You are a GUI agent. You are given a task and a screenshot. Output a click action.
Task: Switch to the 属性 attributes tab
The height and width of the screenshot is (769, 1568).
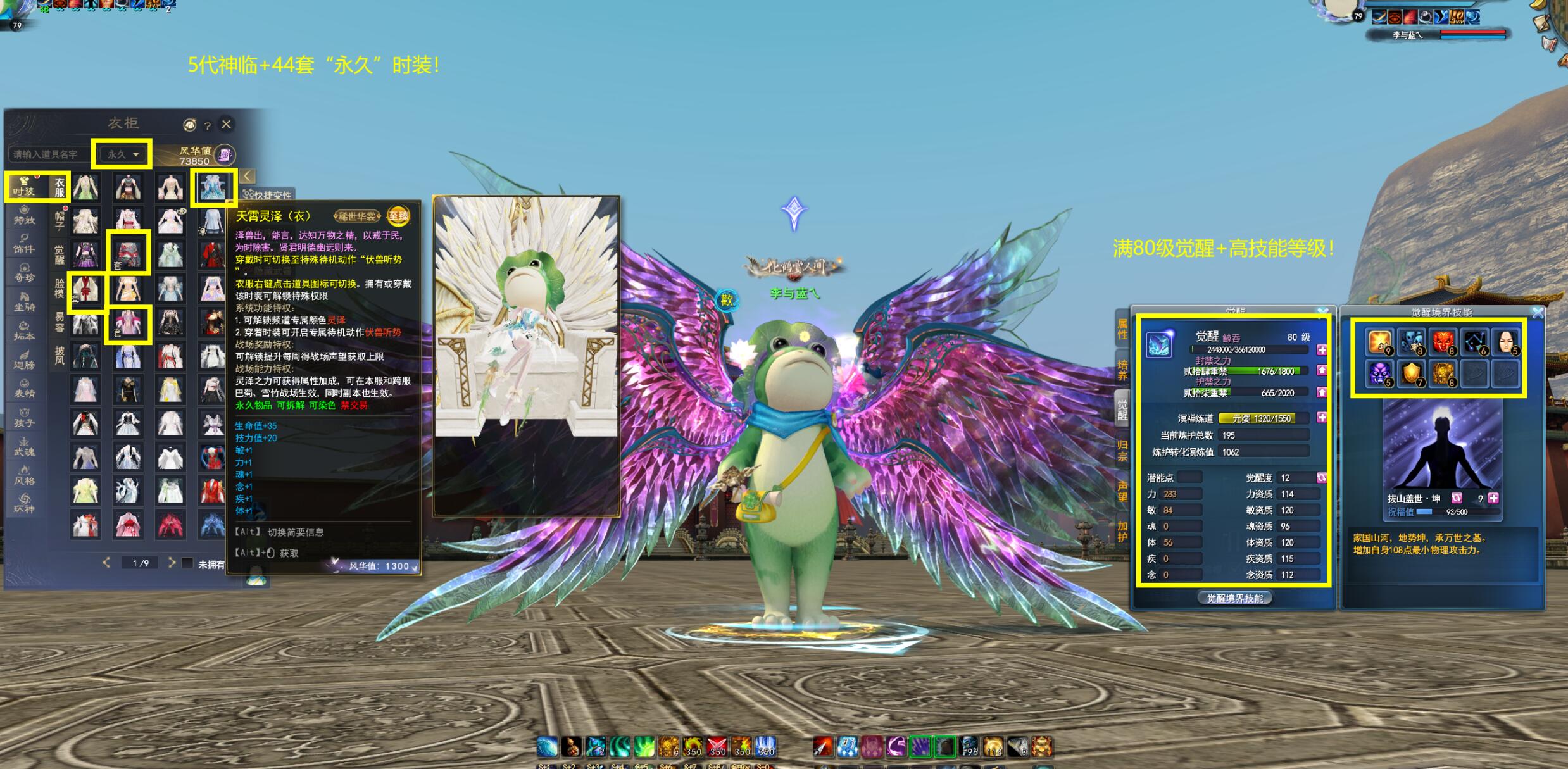pos(1122,329)
